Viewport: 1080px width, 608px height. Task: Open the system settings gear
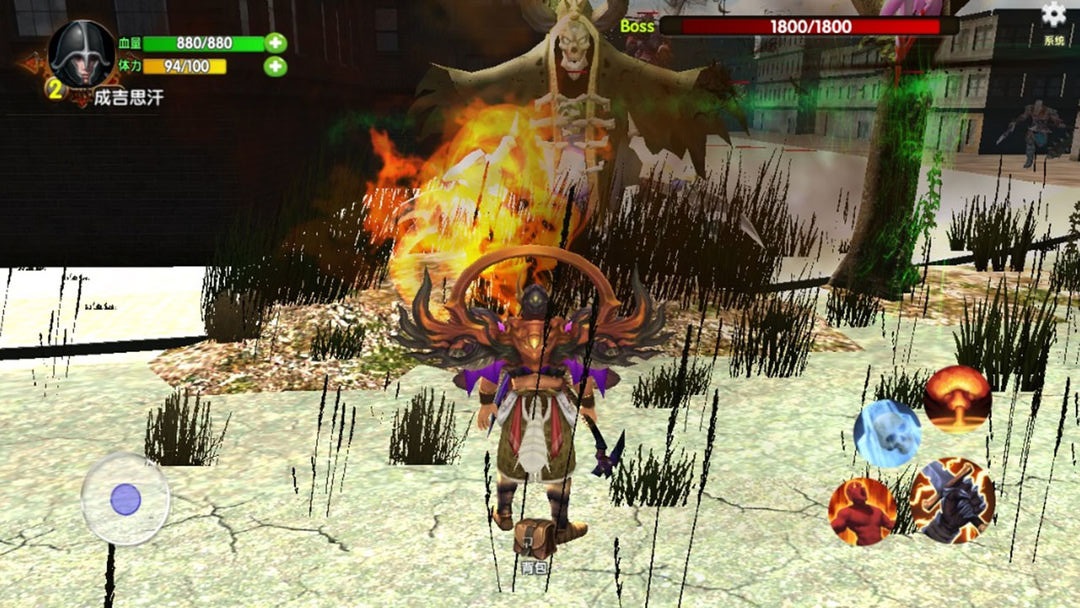coord(1053,15)
